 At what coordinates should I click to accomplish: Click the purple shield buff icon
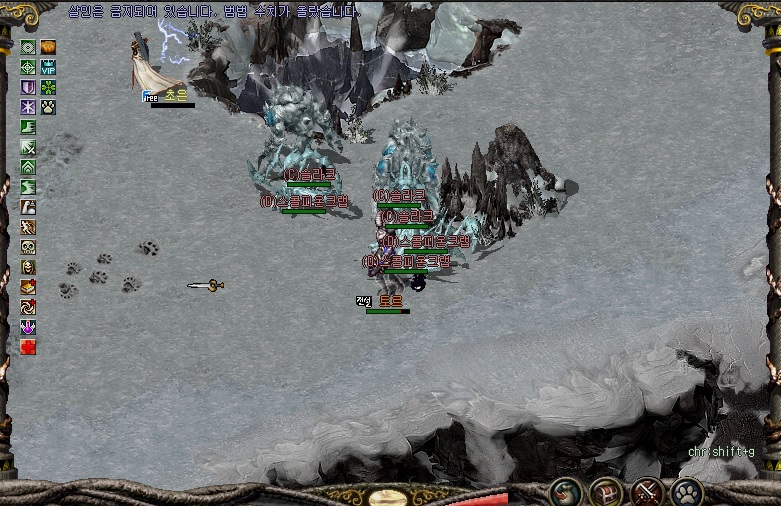tap(28, 87)
